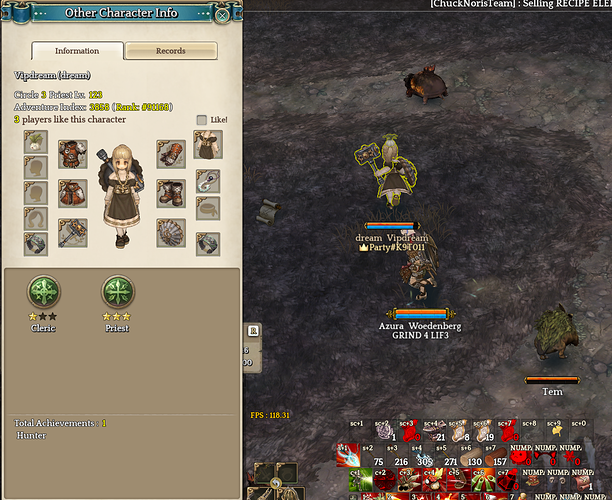Select the necklace equipment slot

[x=208, y=181]
